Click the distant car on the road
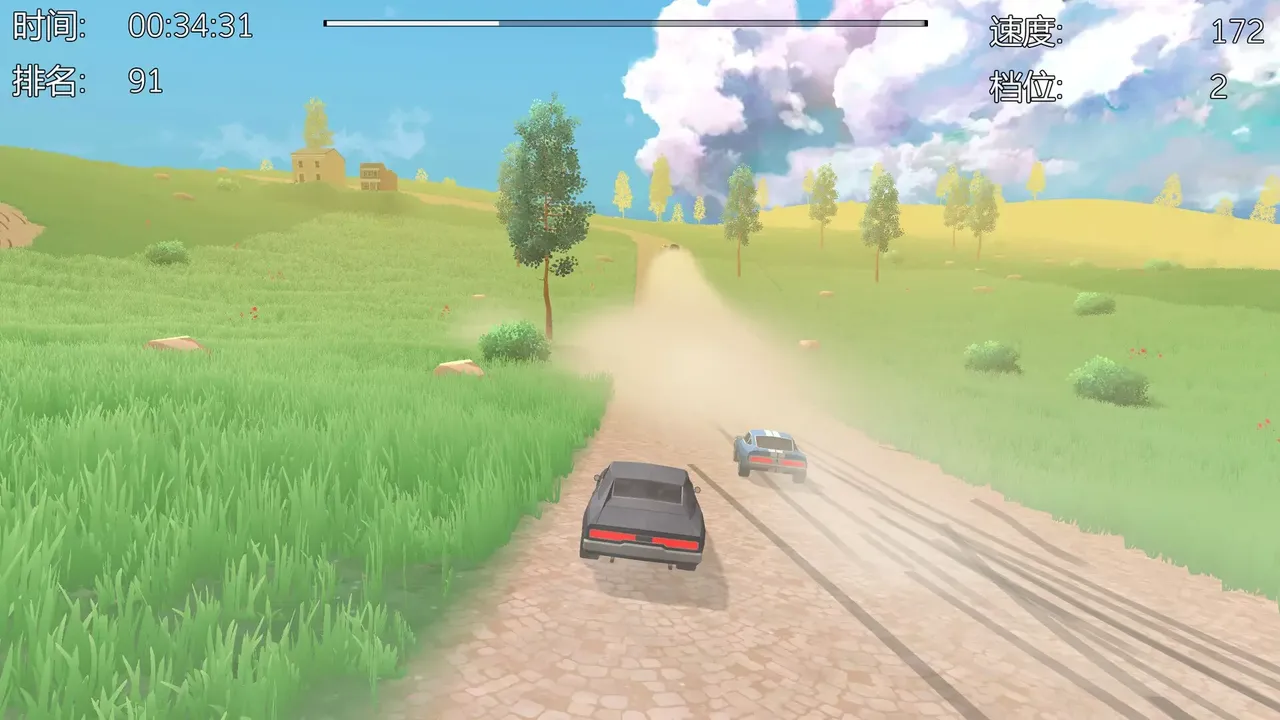The width and height of the screenshot is (1280, 720). [674, 247]
